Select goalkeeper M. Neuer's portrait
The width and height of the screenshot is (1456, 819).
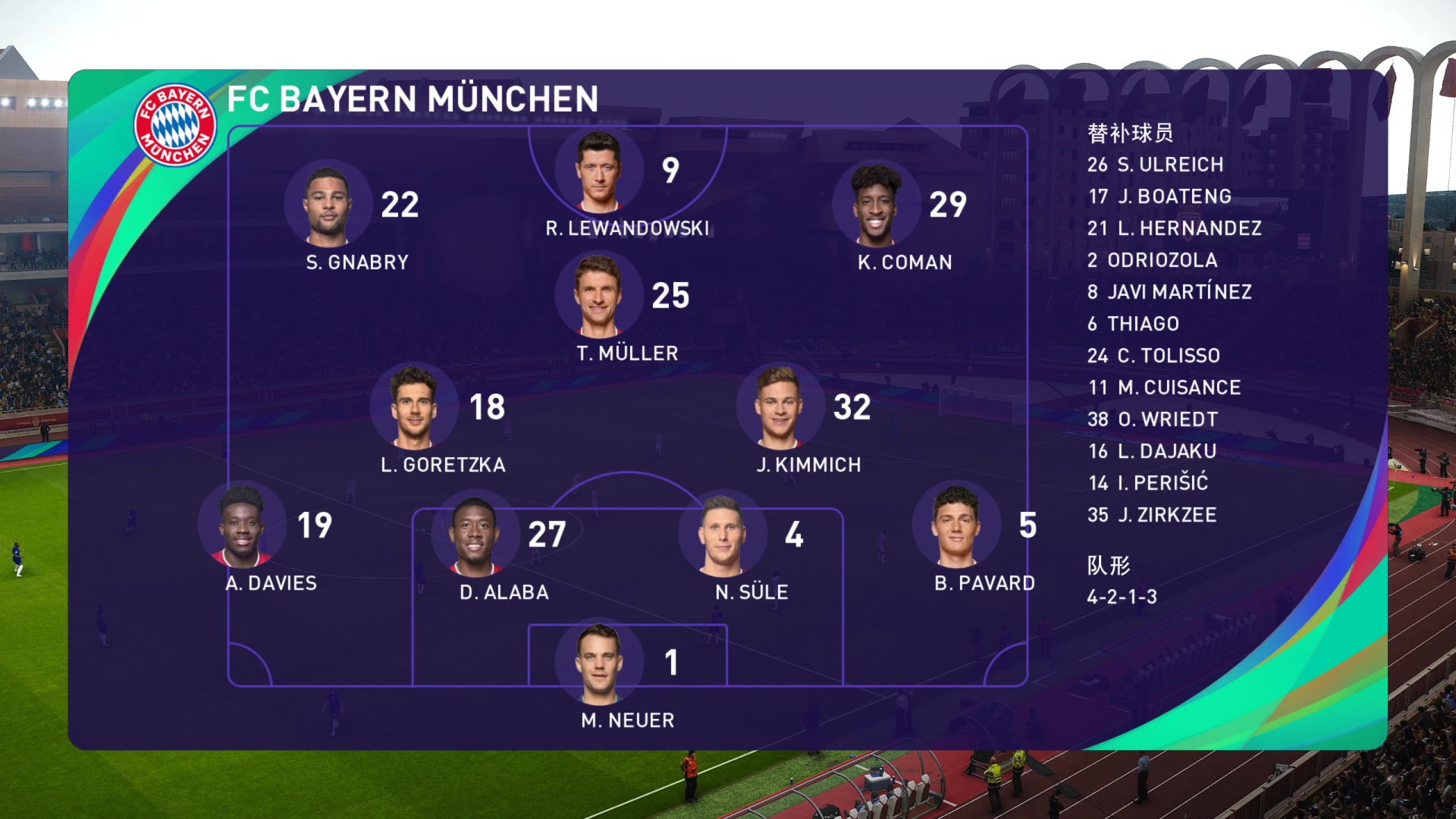(x=598, y=663)
